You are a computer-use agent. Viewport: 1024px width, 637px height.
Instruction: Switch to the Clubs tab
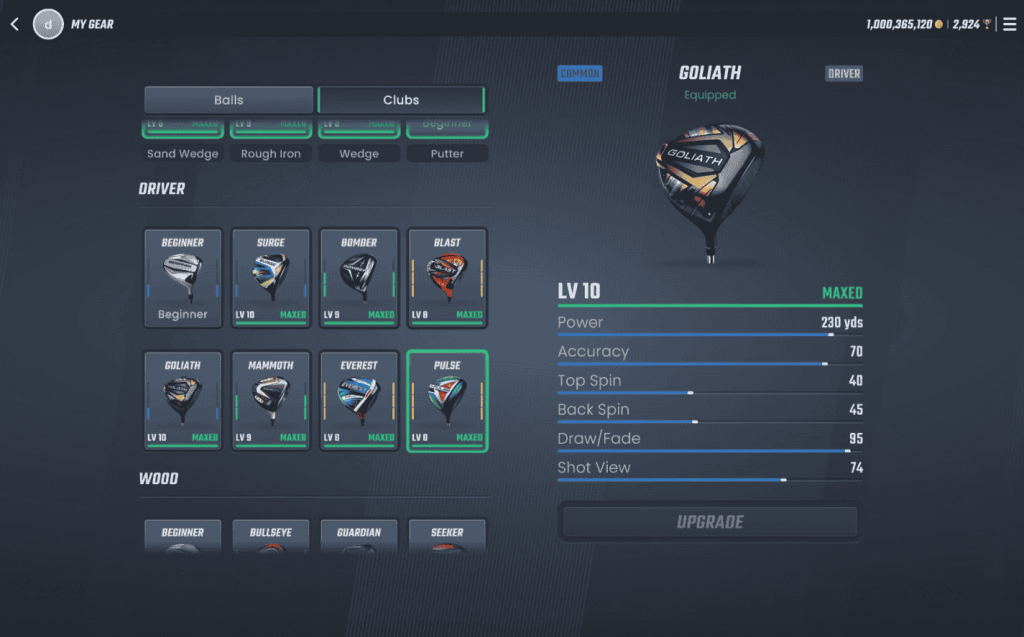[x=401, y=100]
